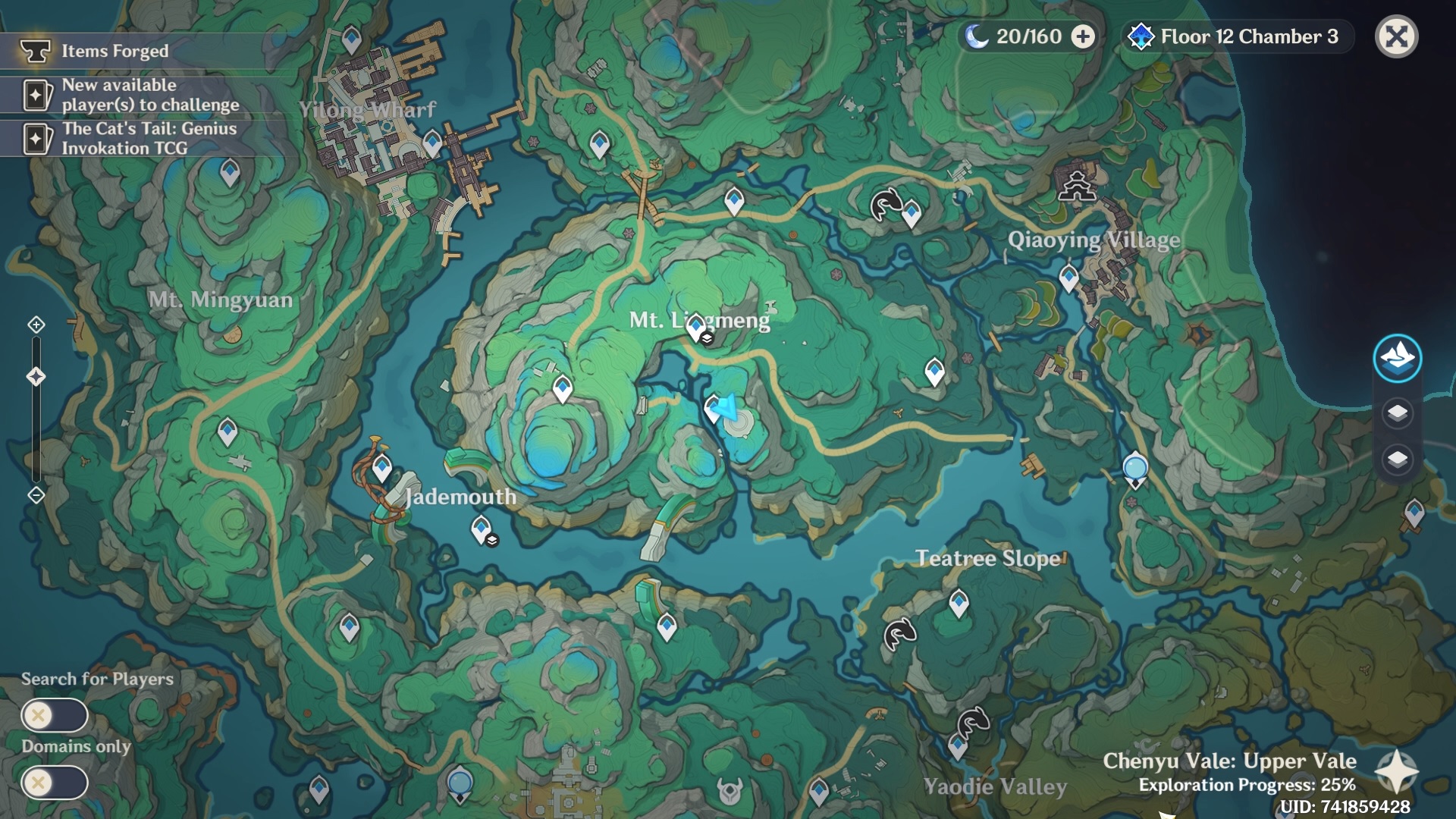Toggle the Search for Players switch
Image resolution: width=1456 pixels, height=819 pixels.
click(x=55, y=715)
